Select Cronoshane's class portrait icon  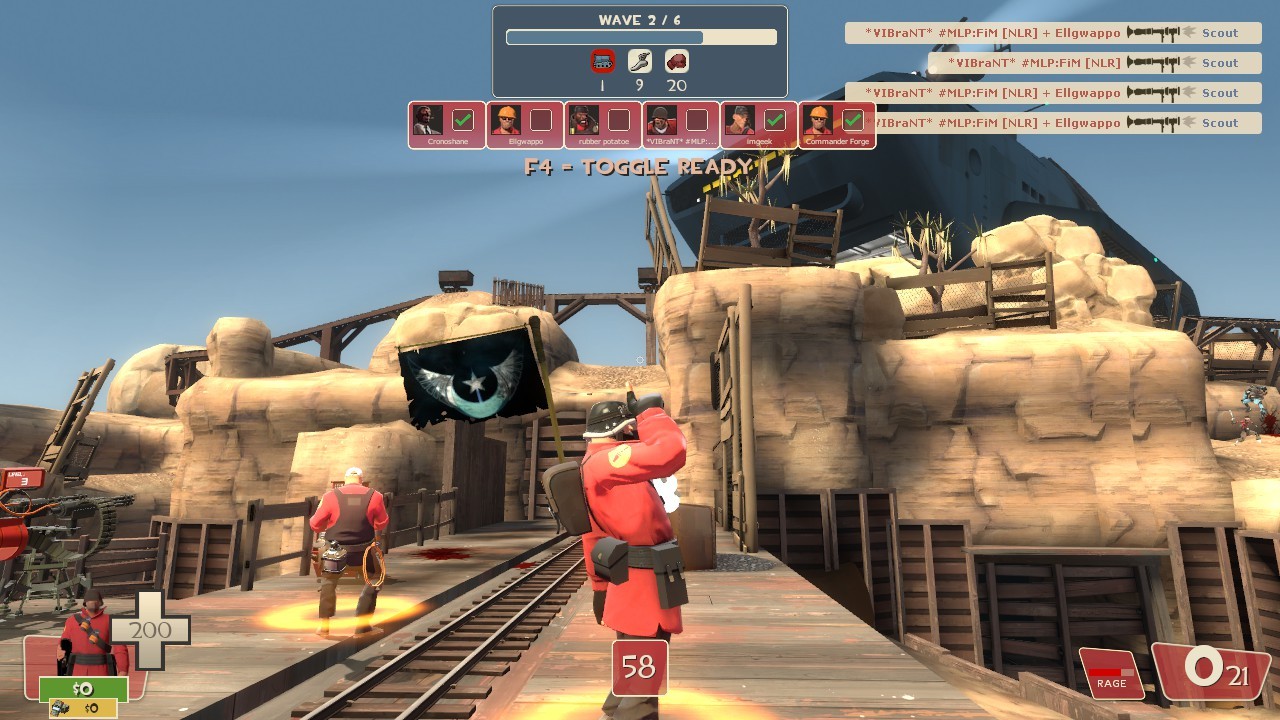[x=430, y=121]
